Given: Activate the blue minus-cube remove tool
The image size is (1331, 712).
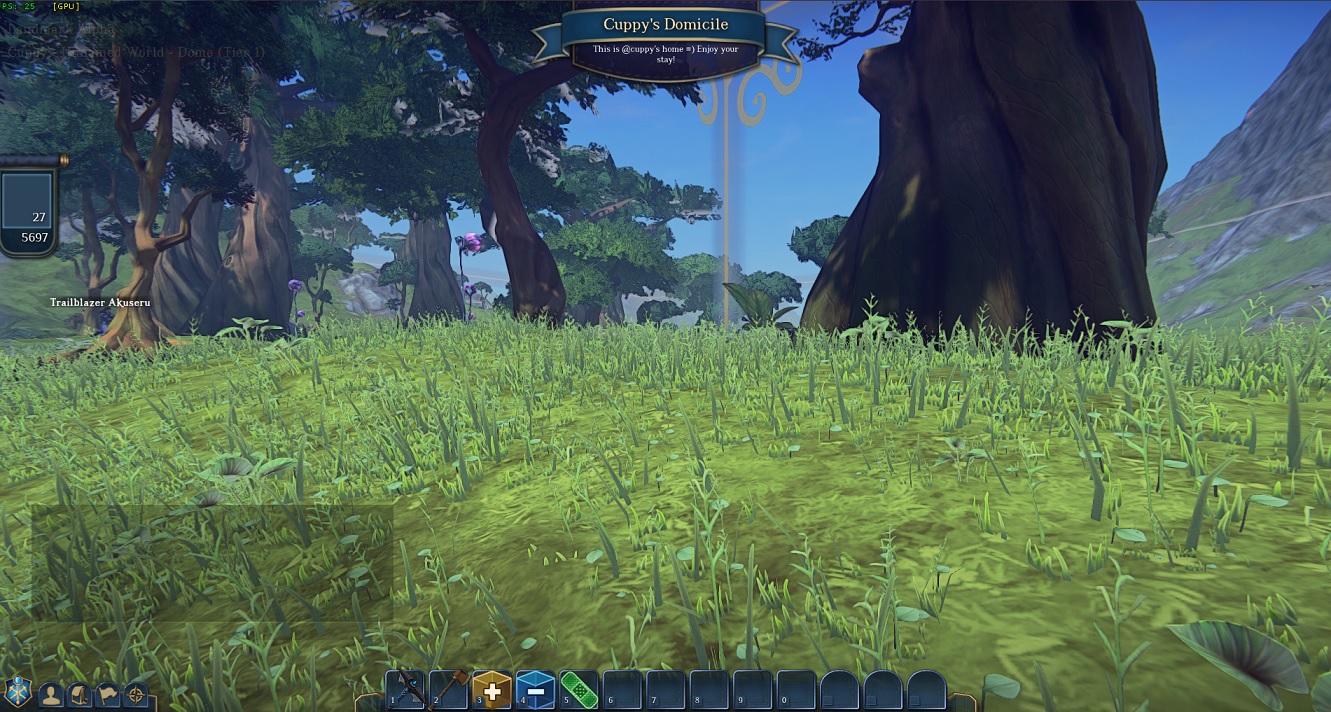Looking at the screenshot, I should point(536,690).
